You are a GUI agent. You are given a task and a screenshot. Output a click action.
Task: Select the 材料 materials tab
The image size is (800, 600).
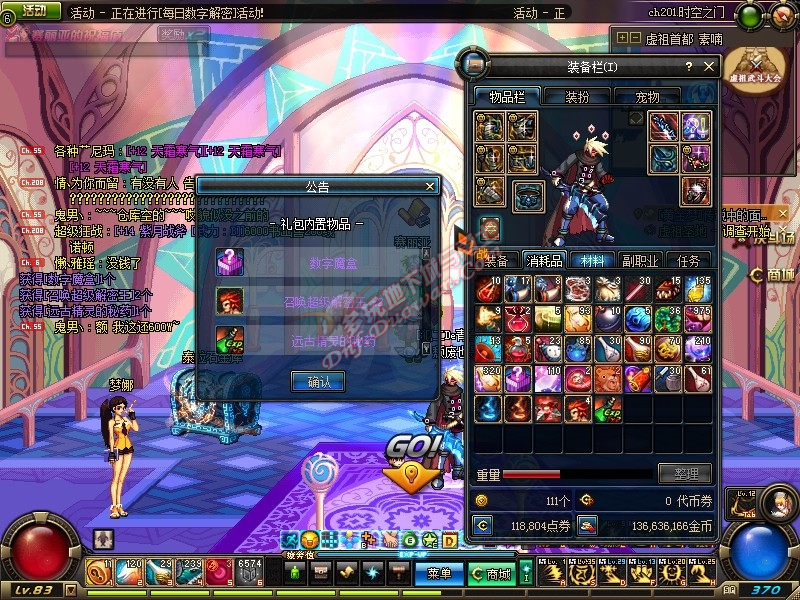592,260
